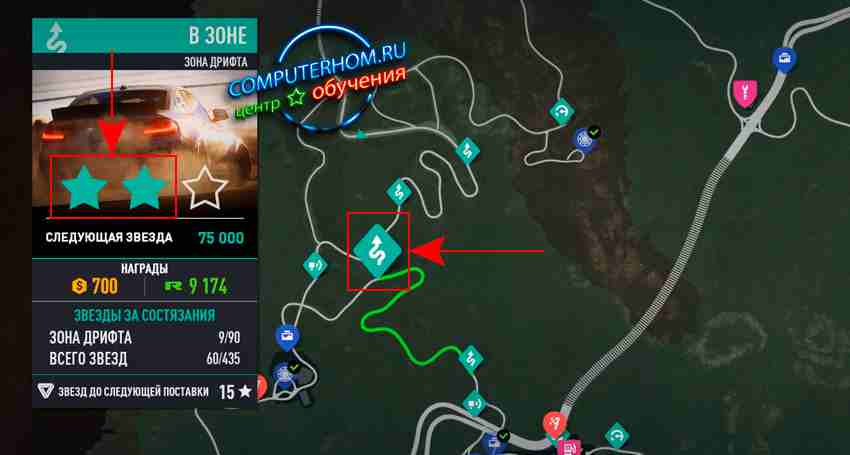Open the red pin marker by the railway

[x=553, y=425]
